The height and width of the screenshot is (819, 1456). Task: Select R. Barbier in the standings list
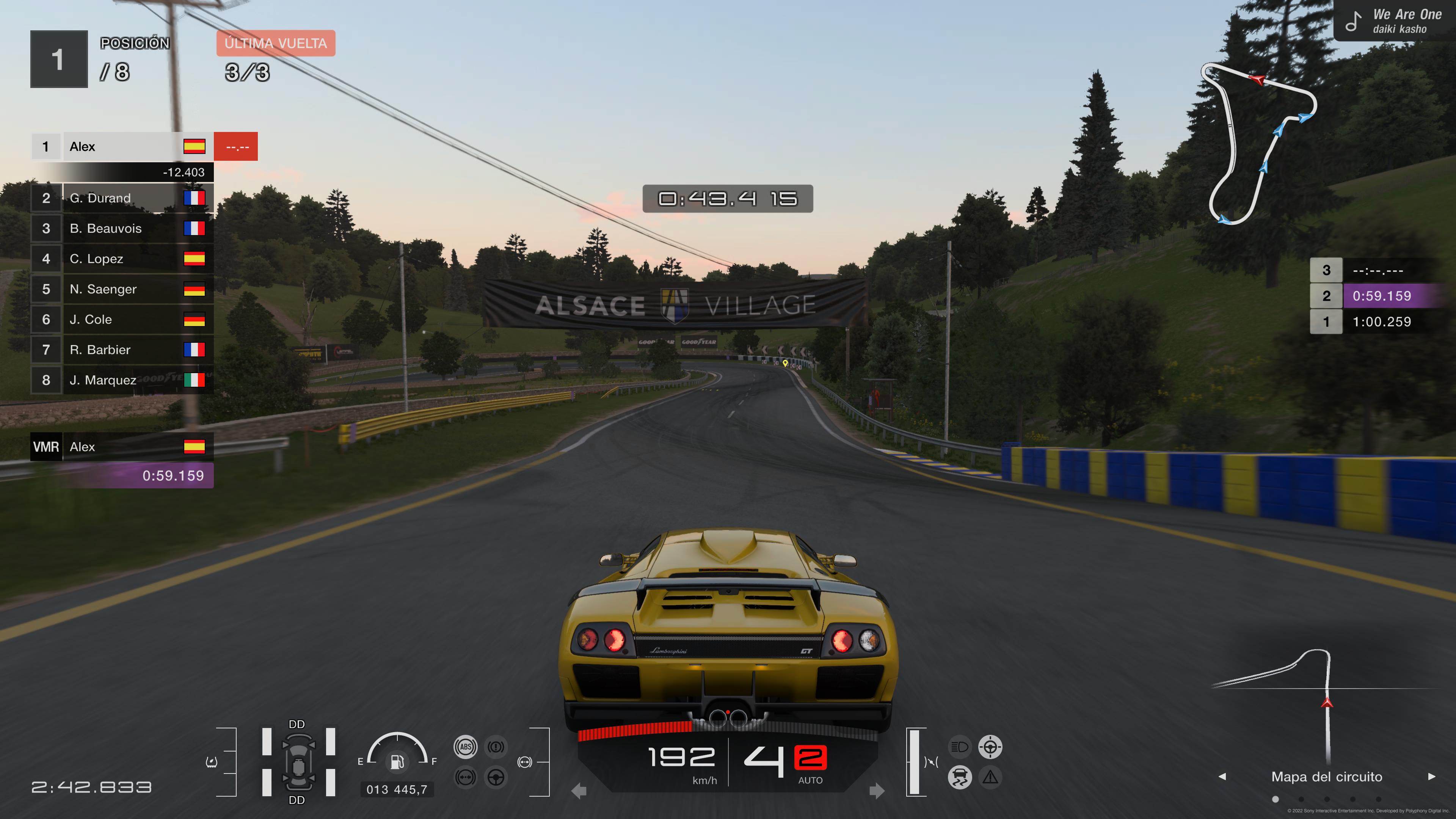tap(121, 350)
